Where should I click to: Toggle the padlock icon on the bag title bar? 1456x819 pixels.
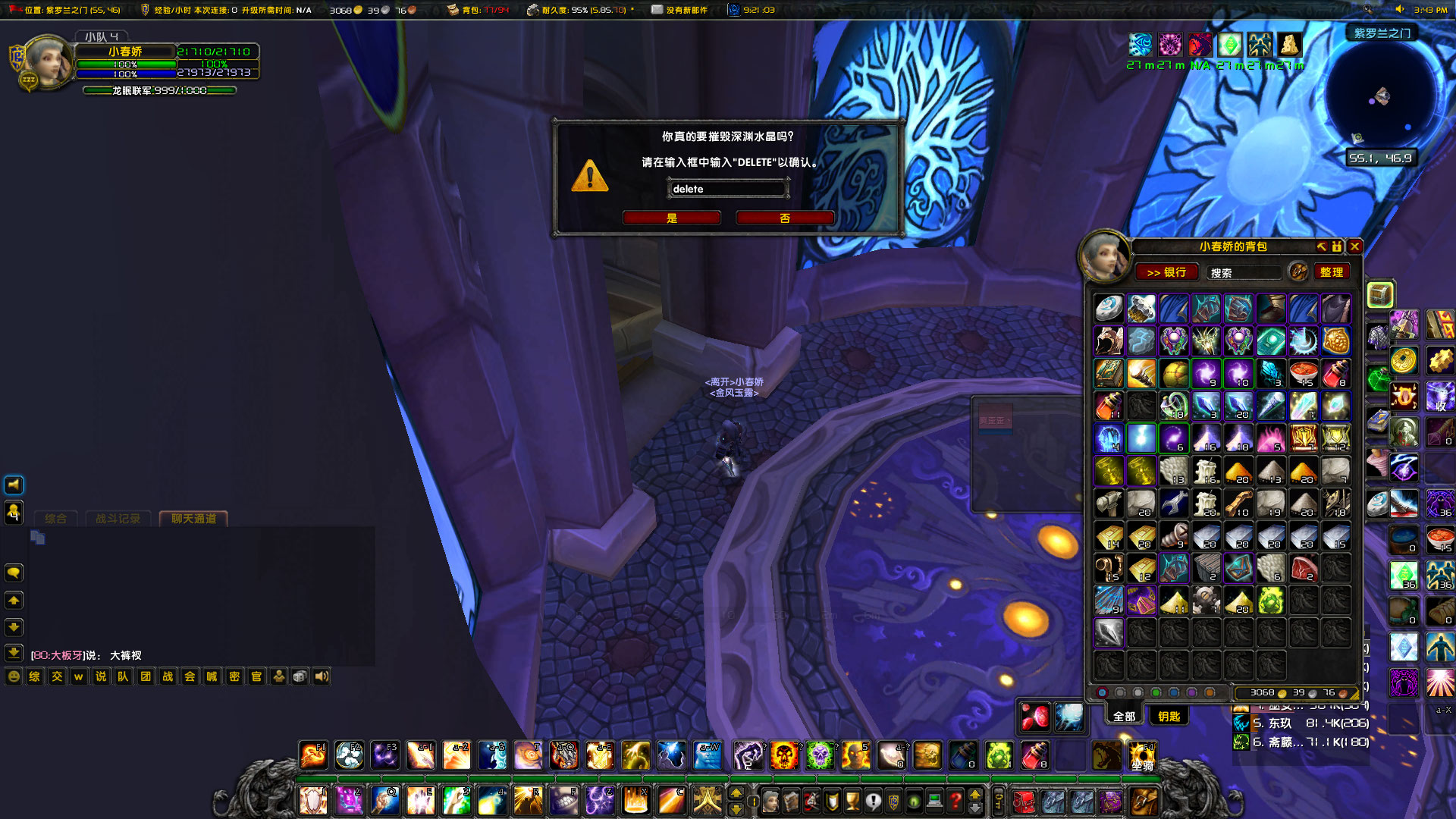[x=1336, y=246]
